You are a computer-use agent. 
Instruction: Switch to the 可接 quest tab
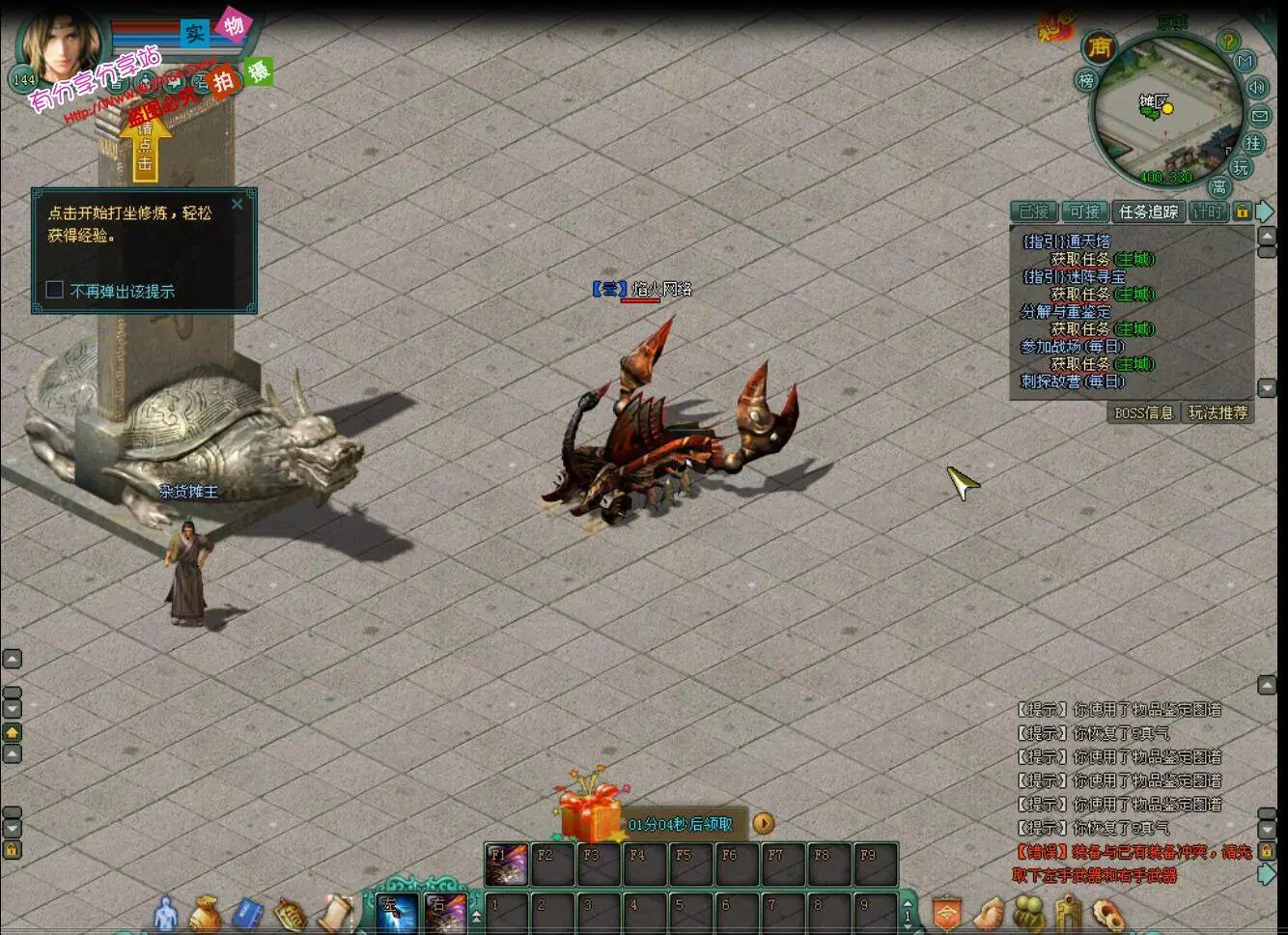[1084, 212]
